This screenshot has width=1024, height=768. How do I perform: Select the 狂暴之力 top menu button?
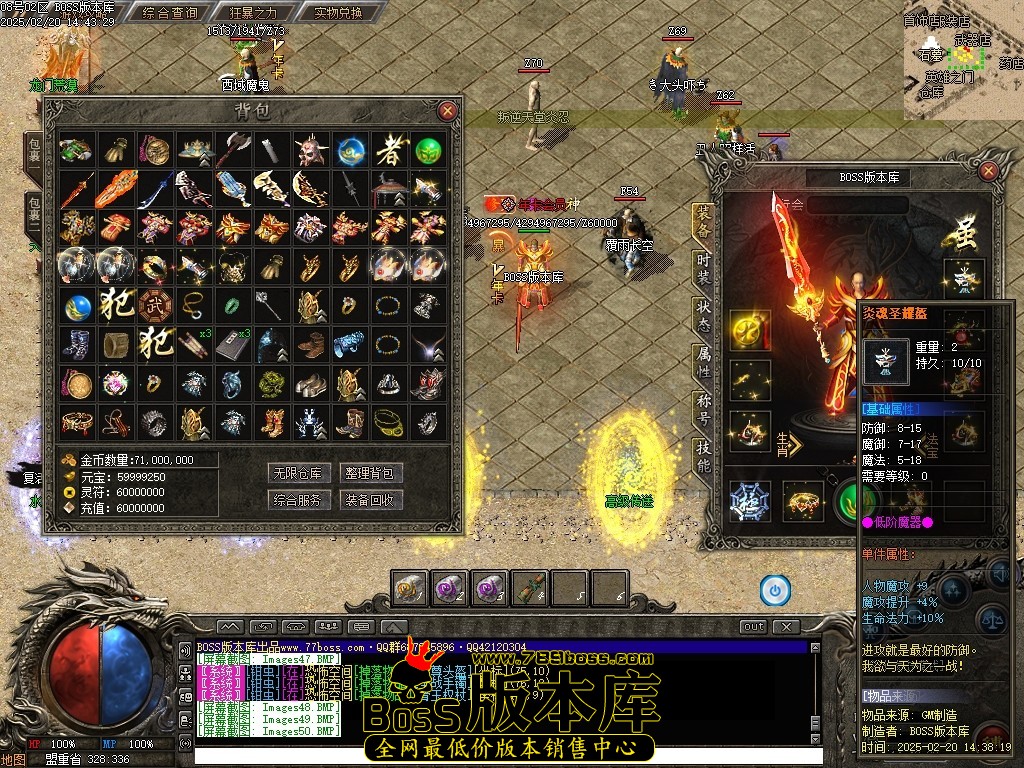253,13
